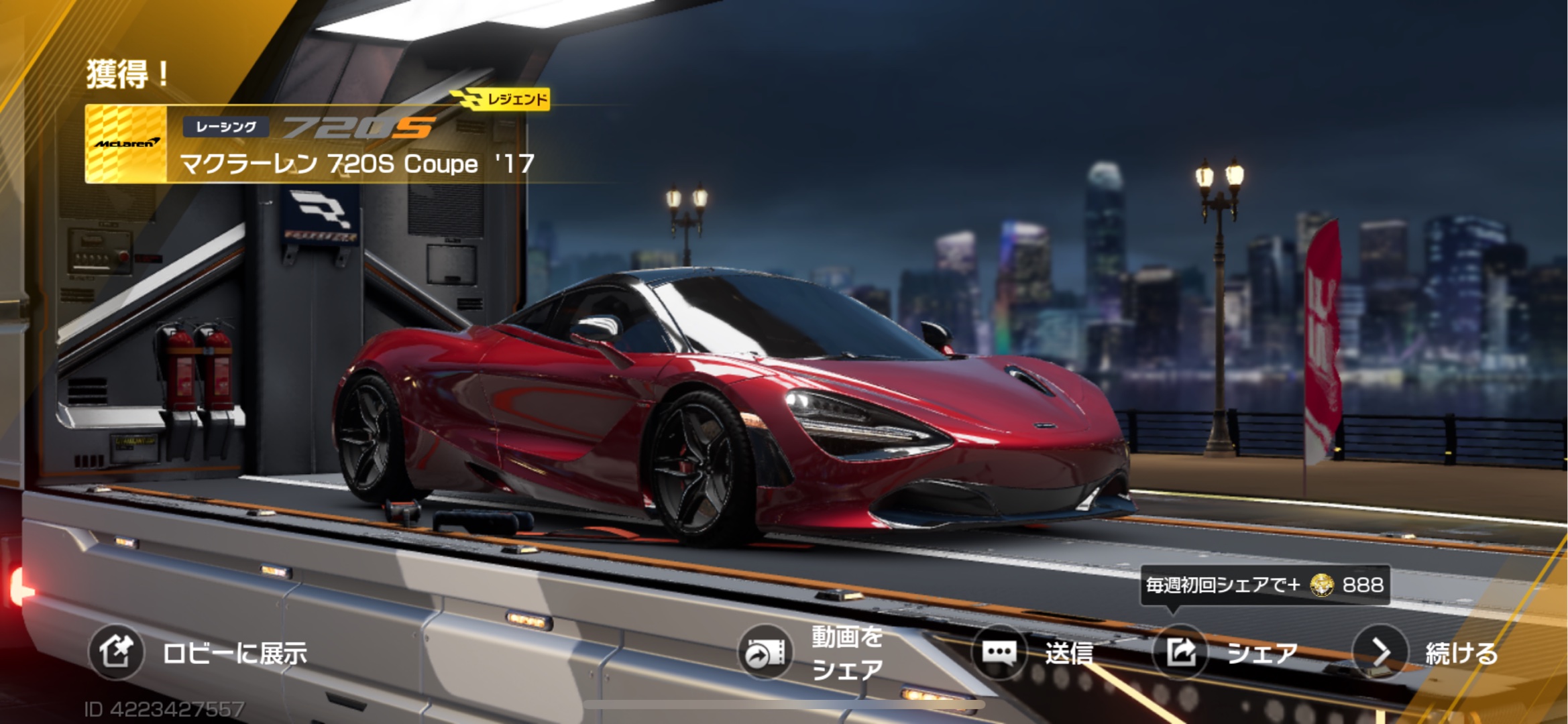Share the video via 動画をシェア
Image resolution: width=1568 pixels, height=724 pixels.
(765, 653)
